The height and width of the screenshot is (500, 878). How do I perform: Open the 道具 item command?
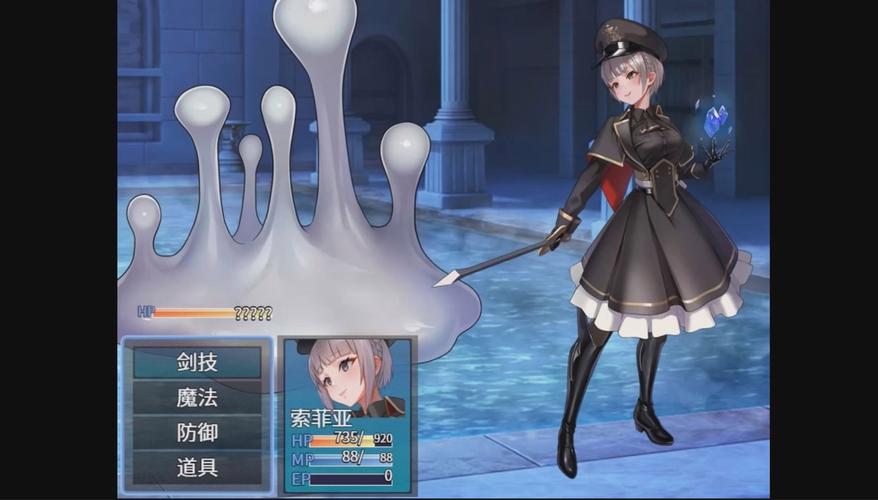[197, 467]
